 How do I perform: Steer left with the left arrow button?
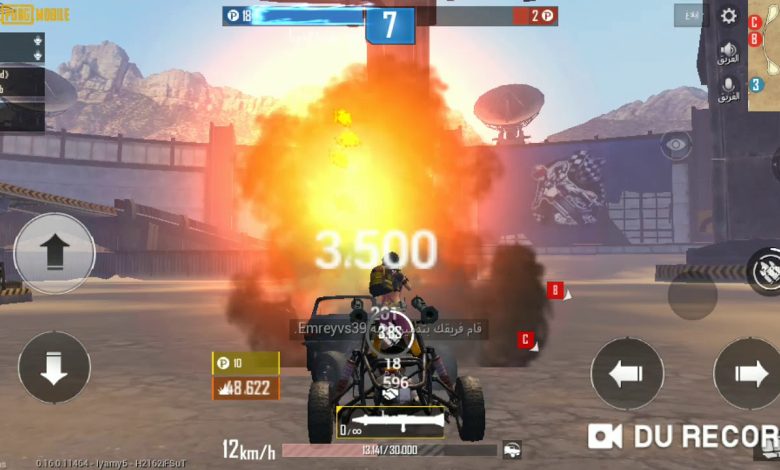(x=627, y=373)
